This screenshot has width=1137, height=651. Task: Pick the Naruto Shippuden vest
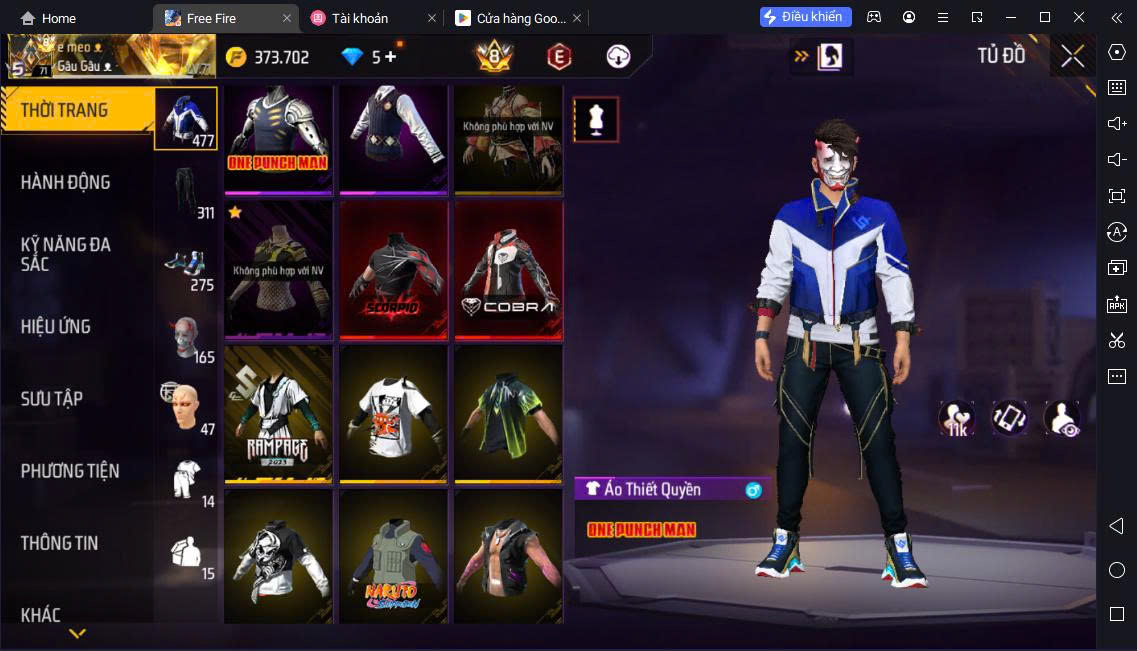[x=394, y=557]
